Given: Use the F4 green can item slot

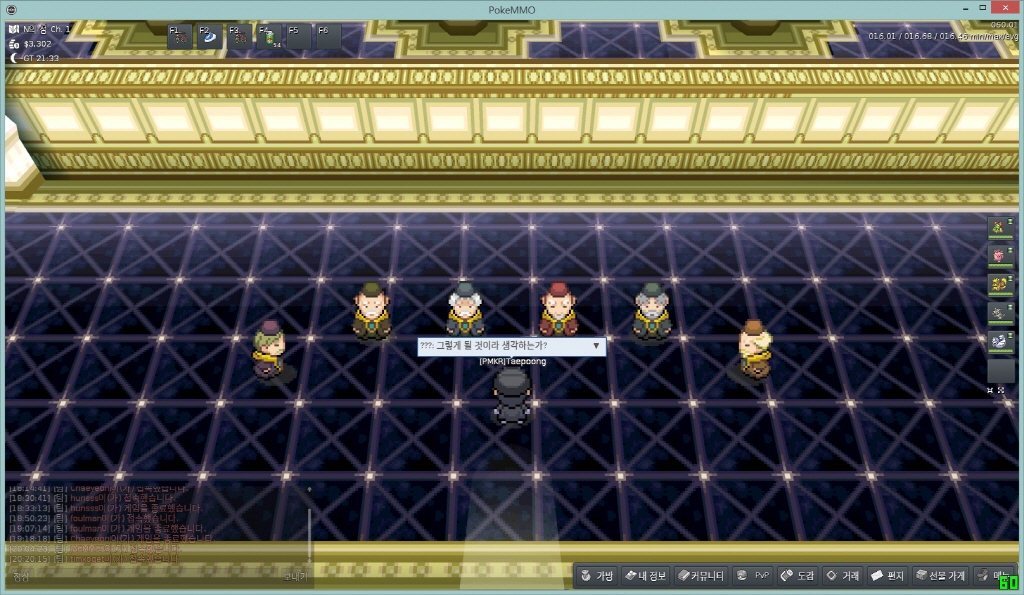Looking at the screenshot, I should (270, 38).
